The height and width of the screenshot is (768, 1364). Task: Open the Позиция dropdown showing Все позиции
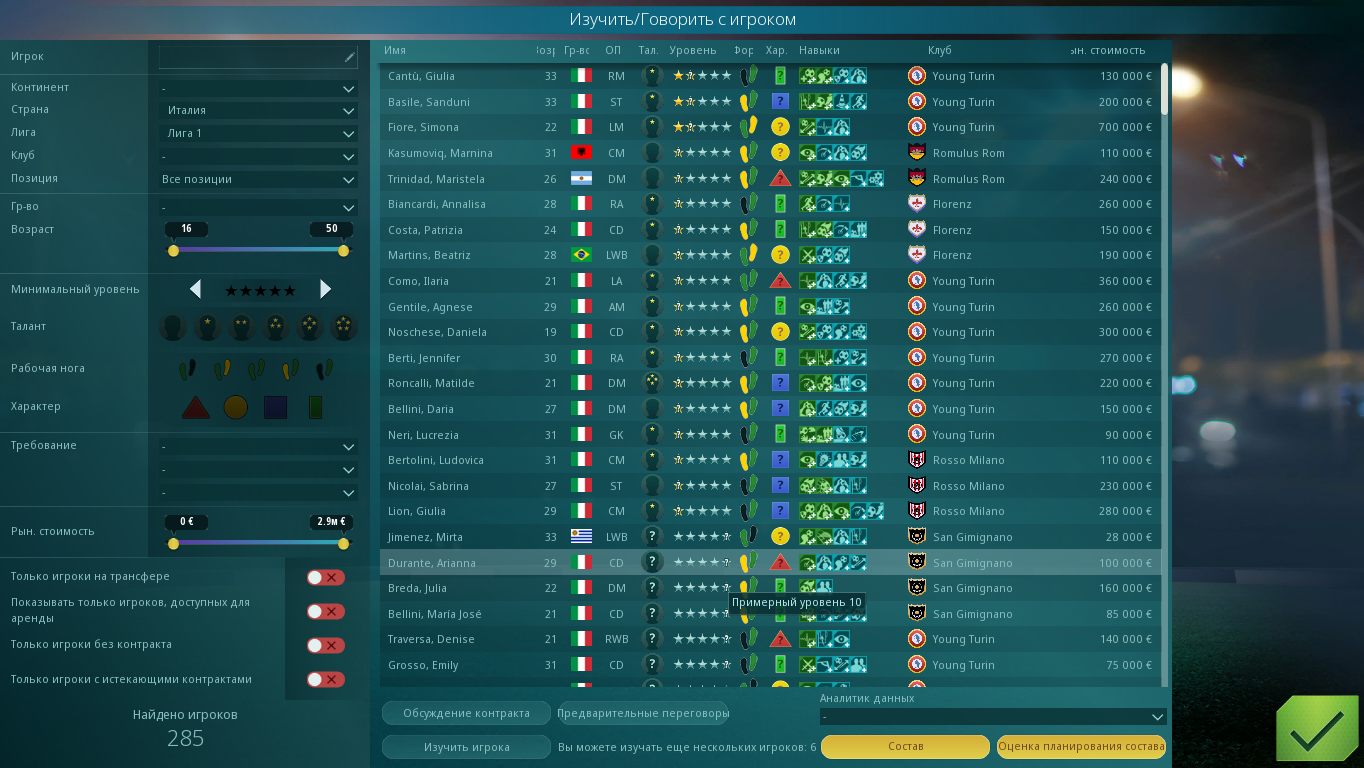[258, 180]
